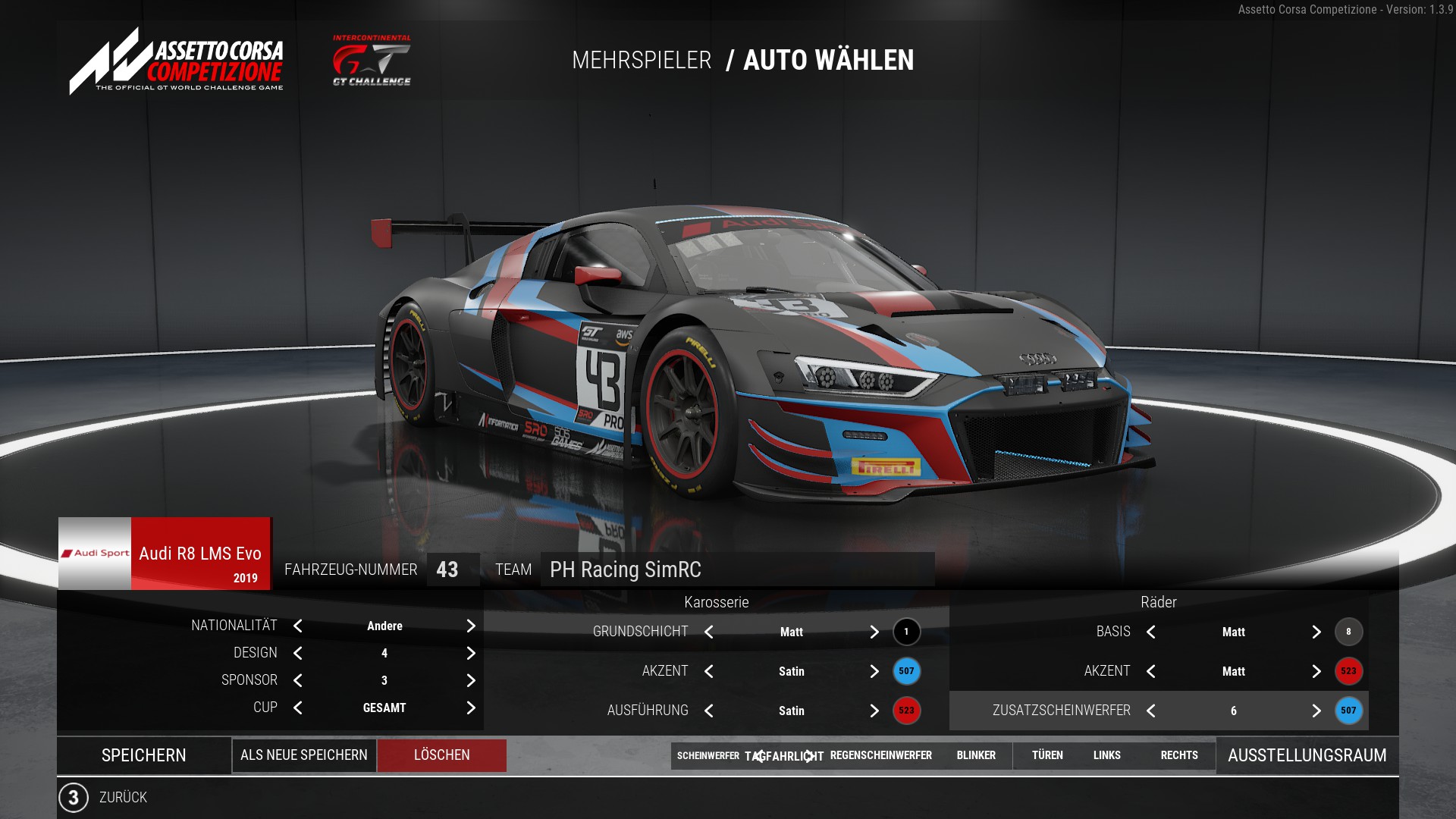1456x819 pixels.
Task: Click ALS NEUE SPEICHERN button
Action: pos(303,755)
